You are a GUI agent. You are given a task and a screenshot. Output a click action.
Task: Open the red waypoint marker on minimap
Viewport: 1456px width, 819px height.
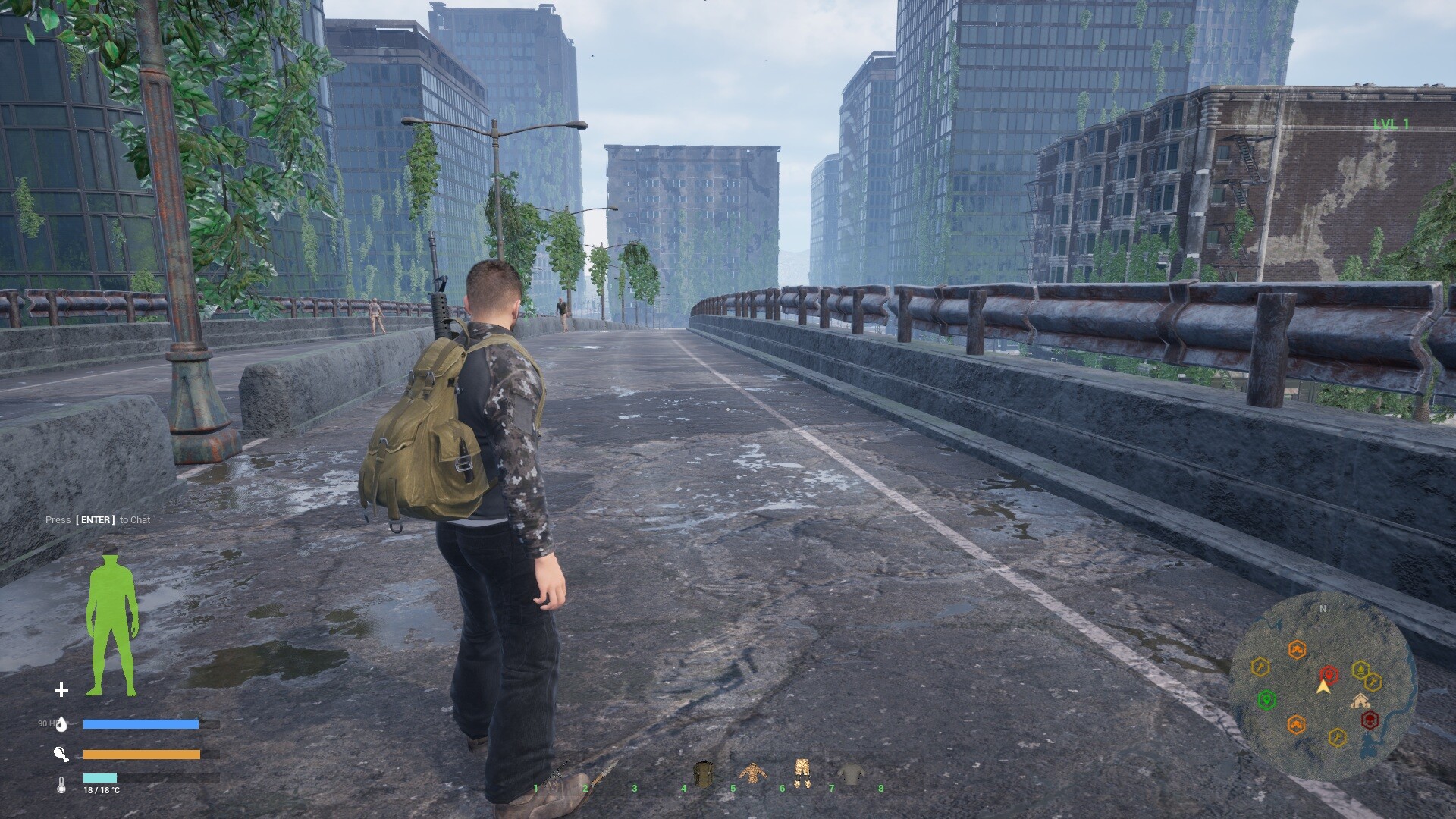tap(1329, 673)
